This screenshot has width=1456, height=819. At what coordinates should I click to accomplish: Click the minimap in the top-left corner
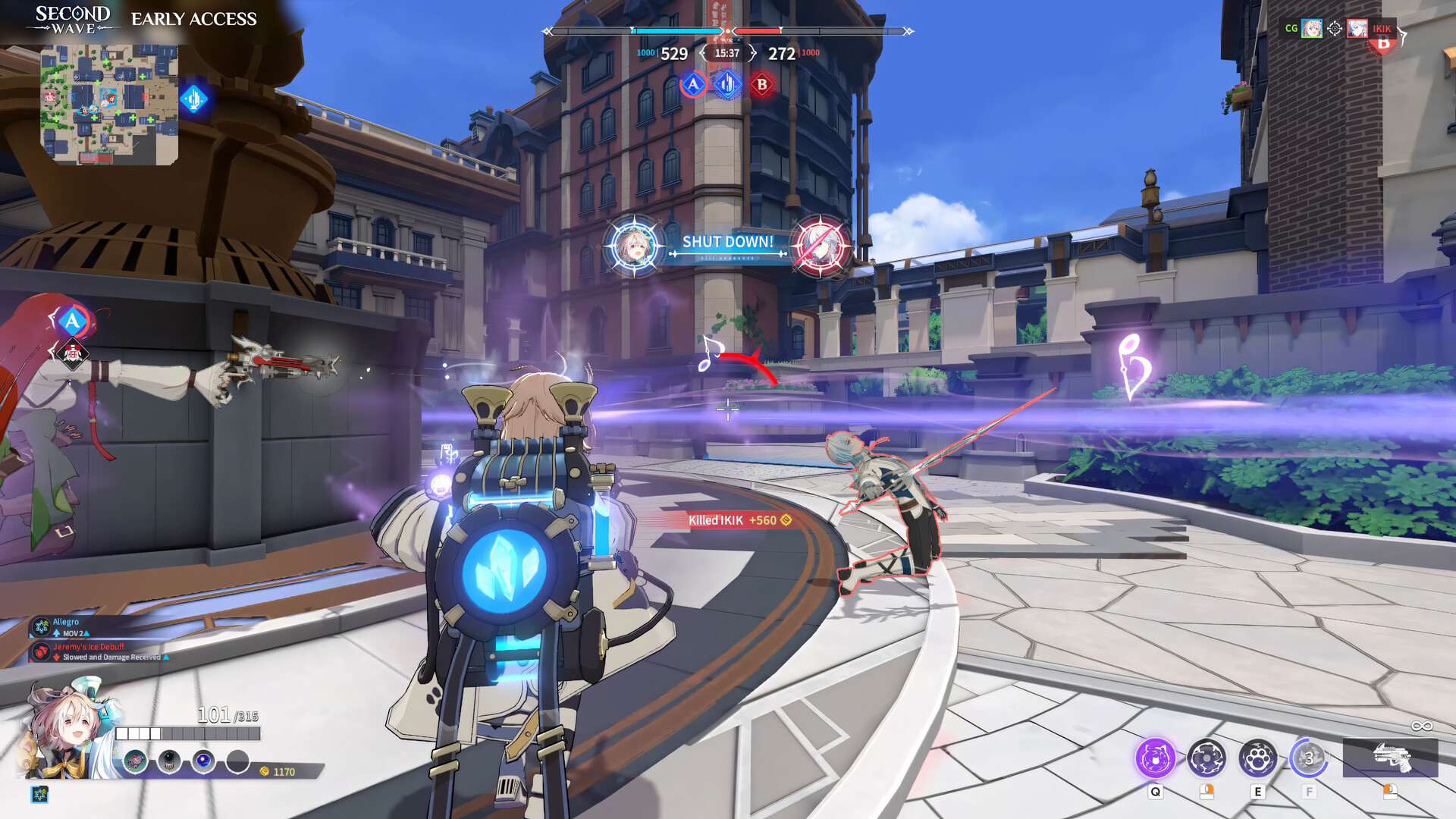[x=110, y=102]
